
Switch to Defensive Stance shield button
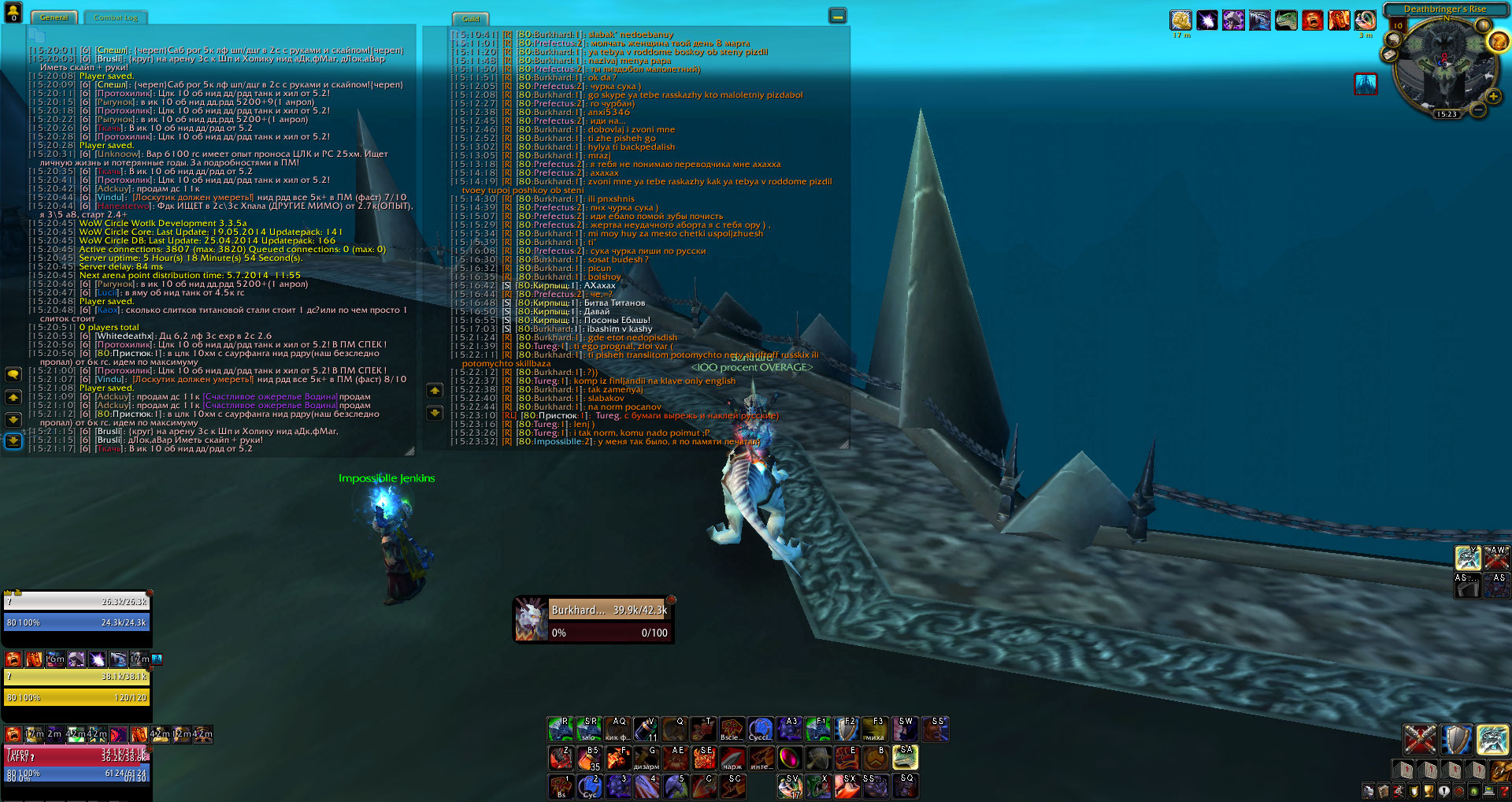point(1456,740)
